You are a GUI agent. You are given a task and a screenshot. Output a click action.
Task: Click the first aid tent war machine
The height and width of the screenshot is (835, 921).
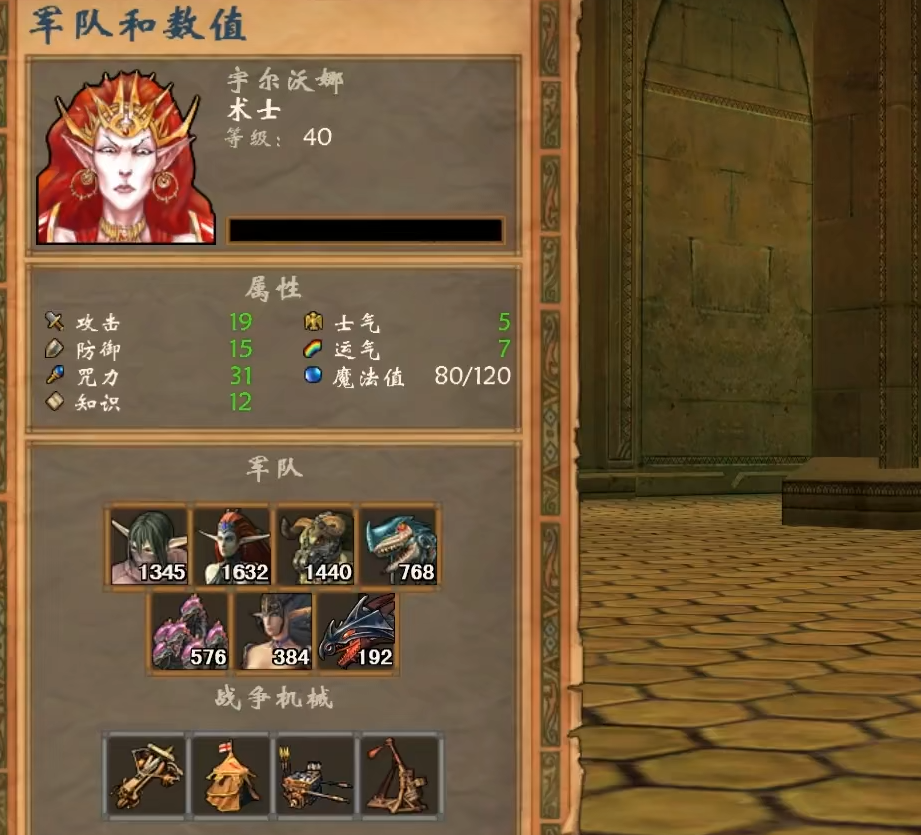click(x=230, y=774)
